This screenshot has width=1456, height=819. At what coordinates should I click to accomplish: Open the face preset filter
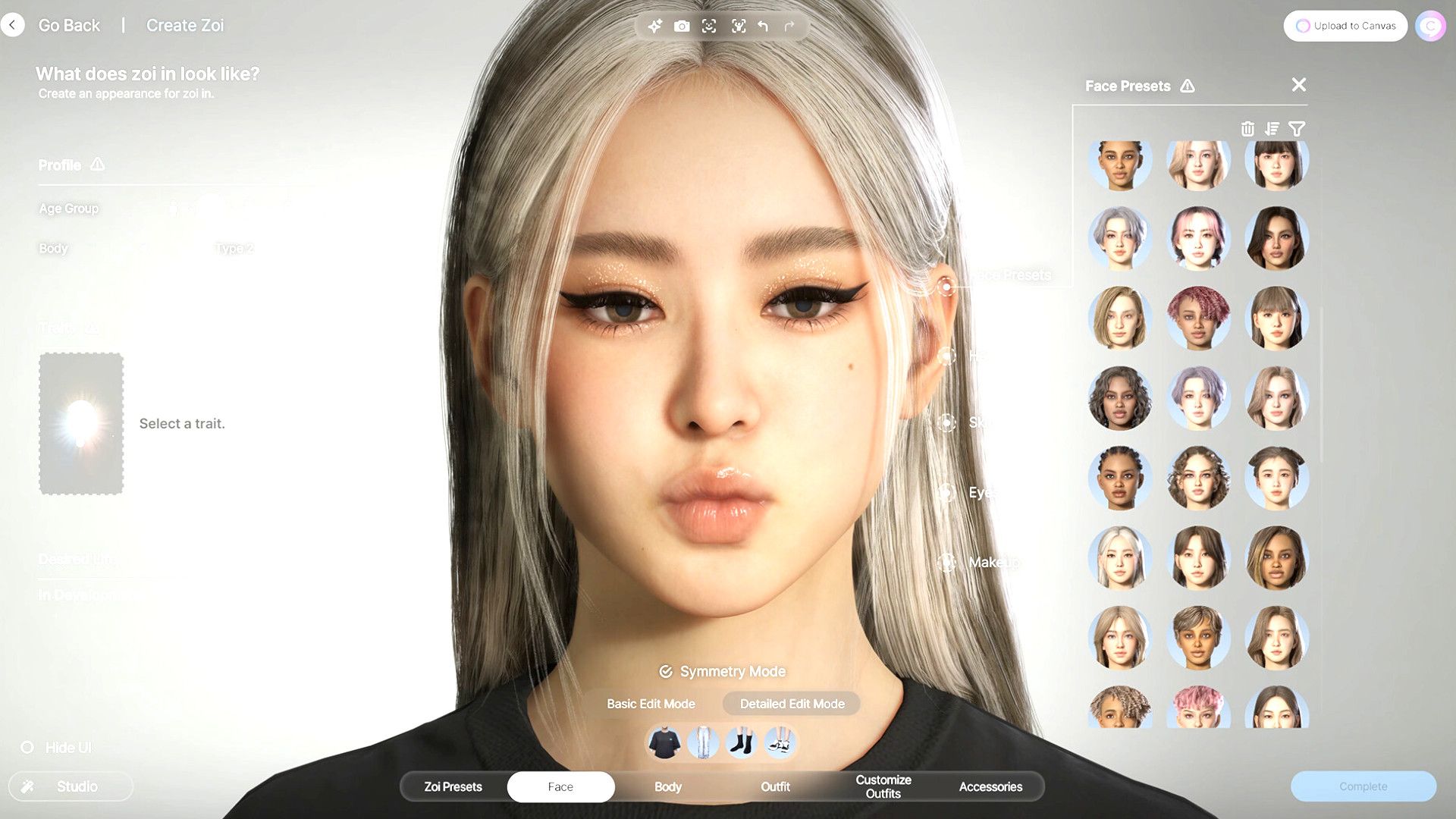pos(1297,129)
